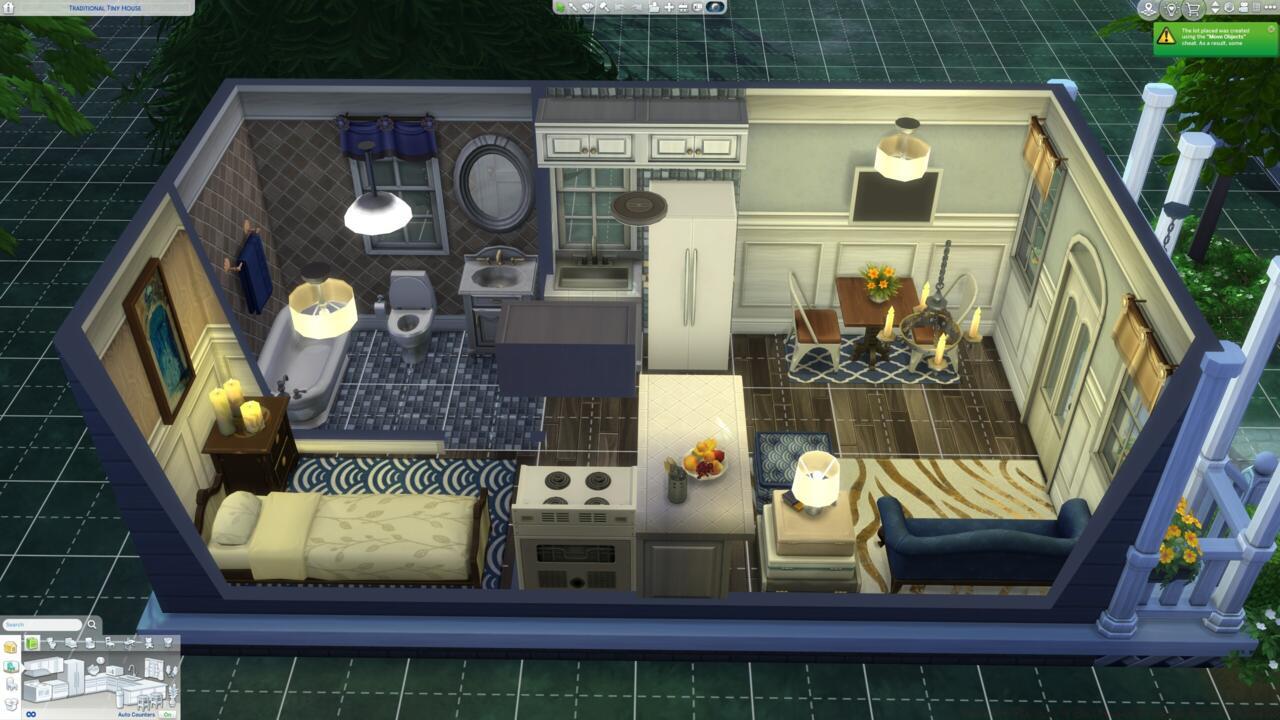The width and height of the screenshot is (1280, 720).
Task: Turn off the Auto Counters setting
Action: [x=166, y=714]
